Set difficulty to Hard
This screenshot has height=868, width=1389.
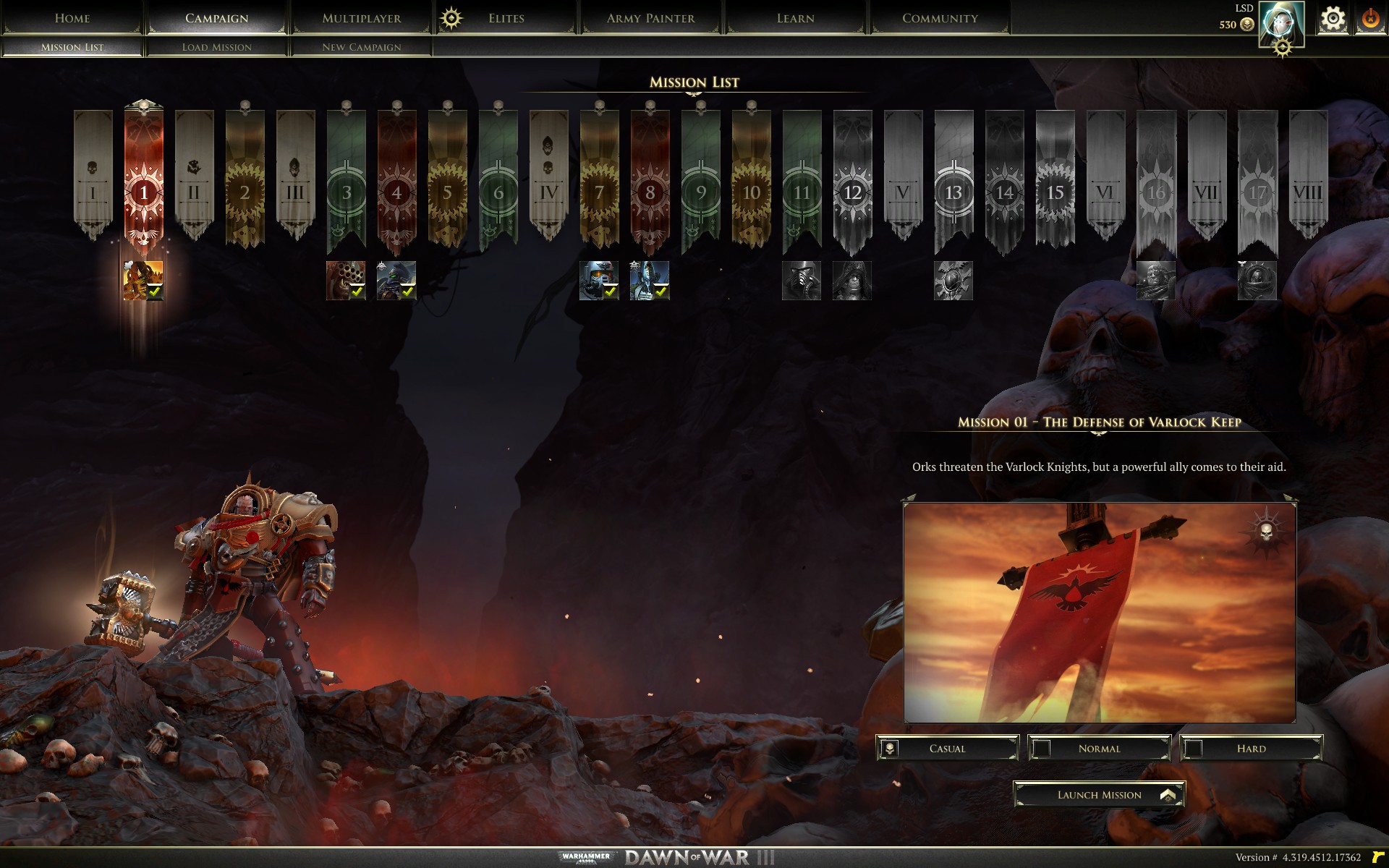tap(1251, 749)
